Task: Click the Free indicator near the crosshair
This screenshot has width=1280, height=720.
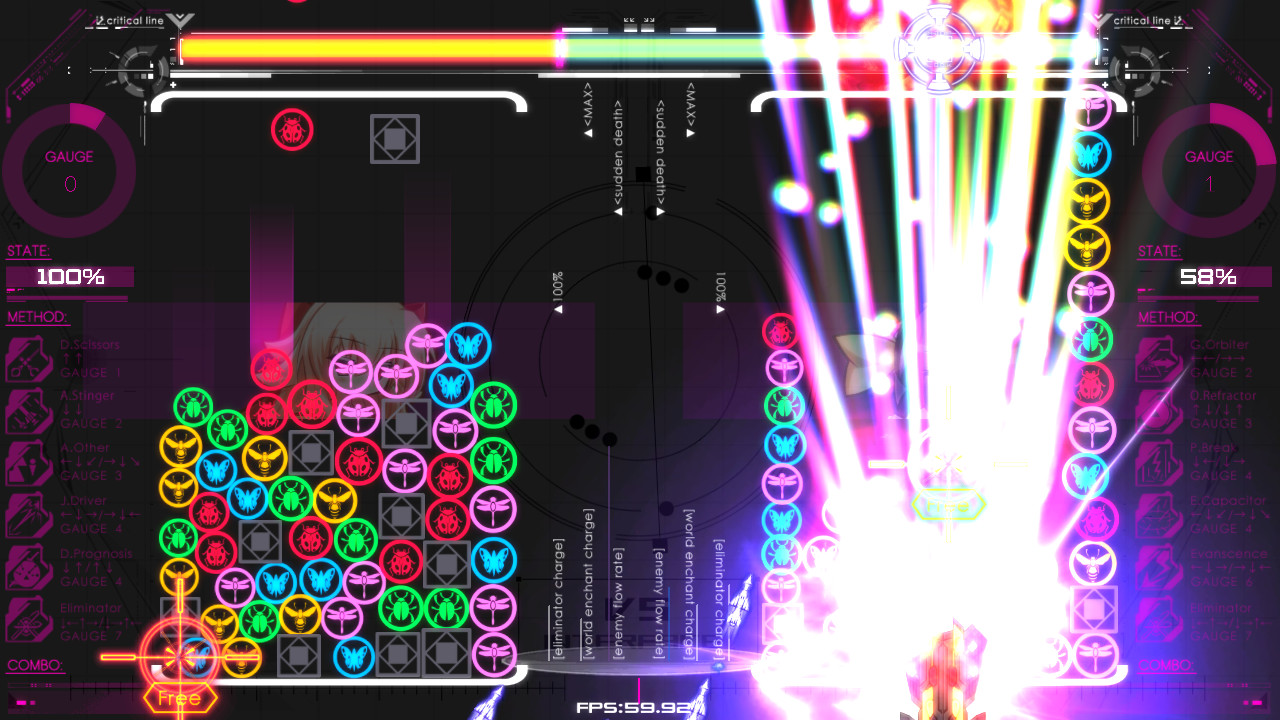Action: point(178,698)
